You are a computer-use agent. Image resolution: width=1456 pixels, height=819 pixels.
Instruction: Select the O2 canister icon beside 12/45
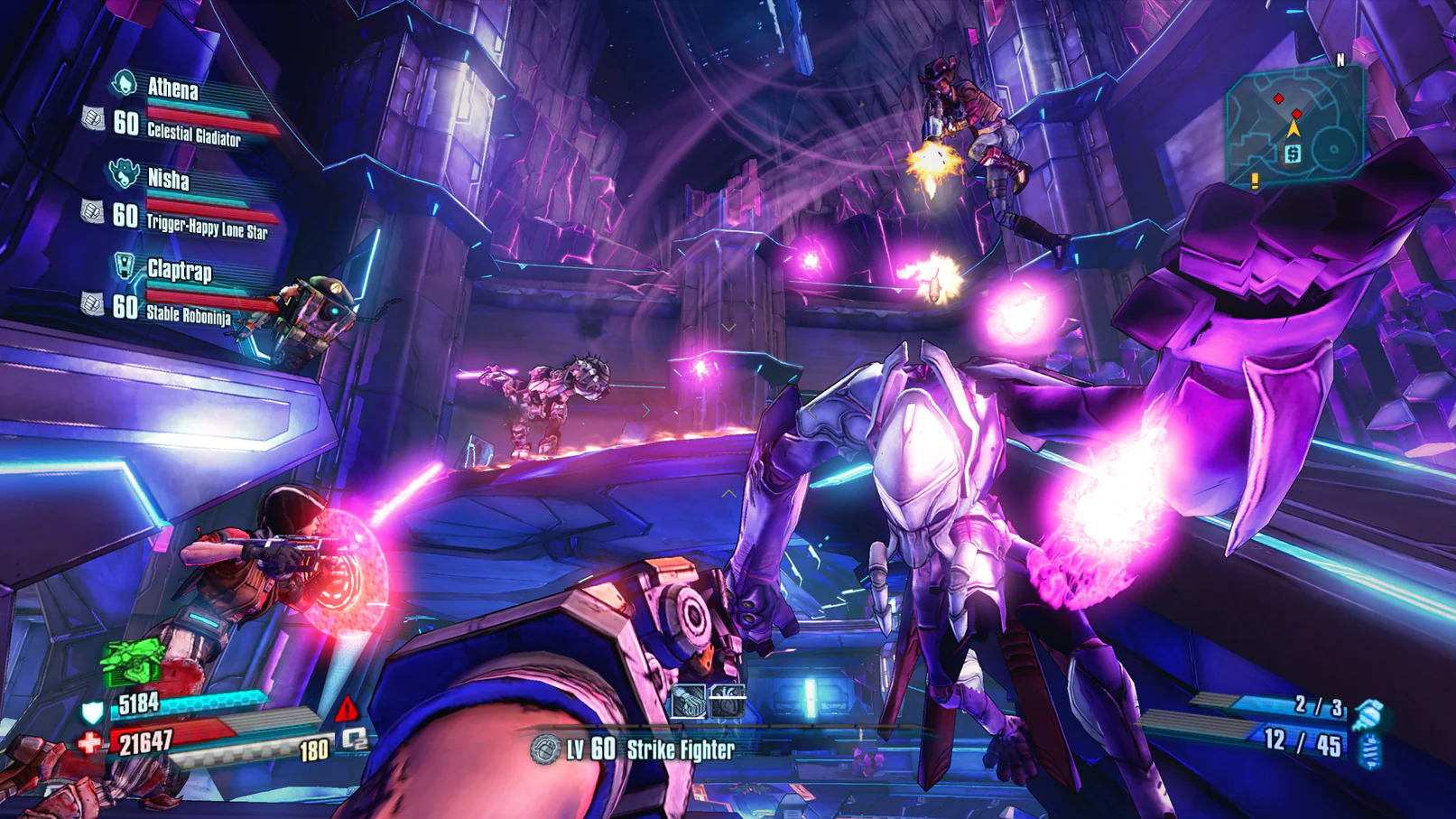(x=1371, y=751)
